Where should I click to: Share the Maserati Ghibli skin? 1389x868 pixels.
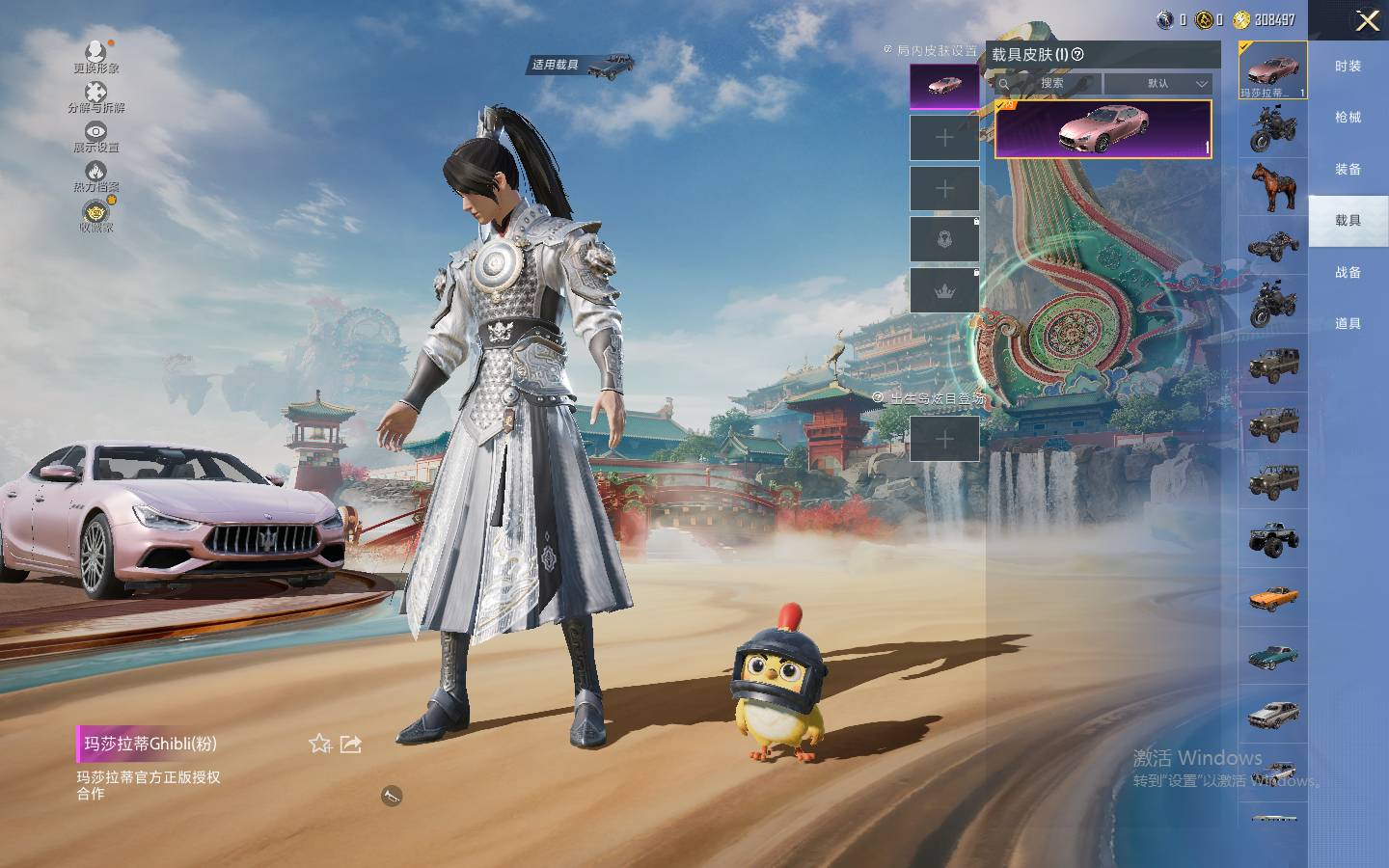351,744
